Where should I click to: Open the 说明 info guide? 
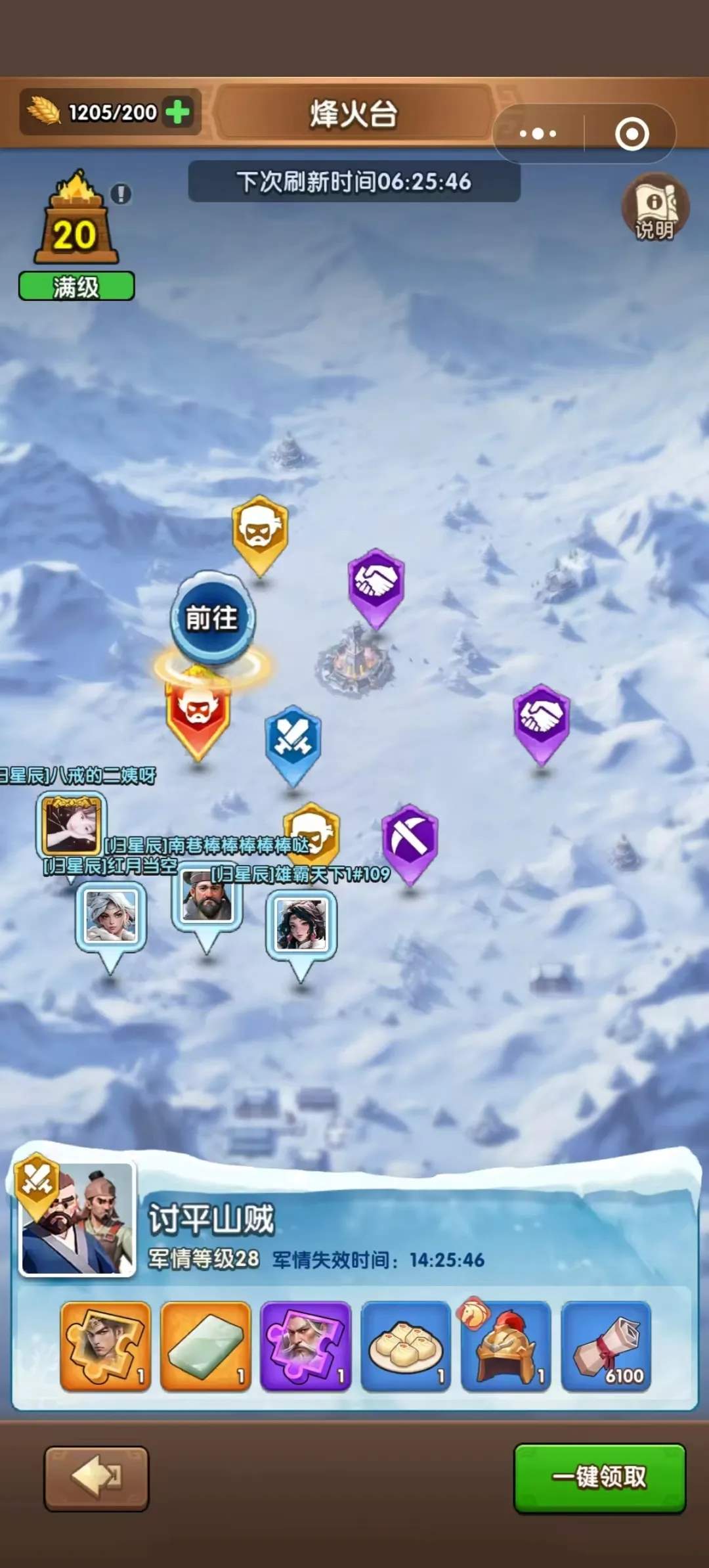(x=655, y=208)
